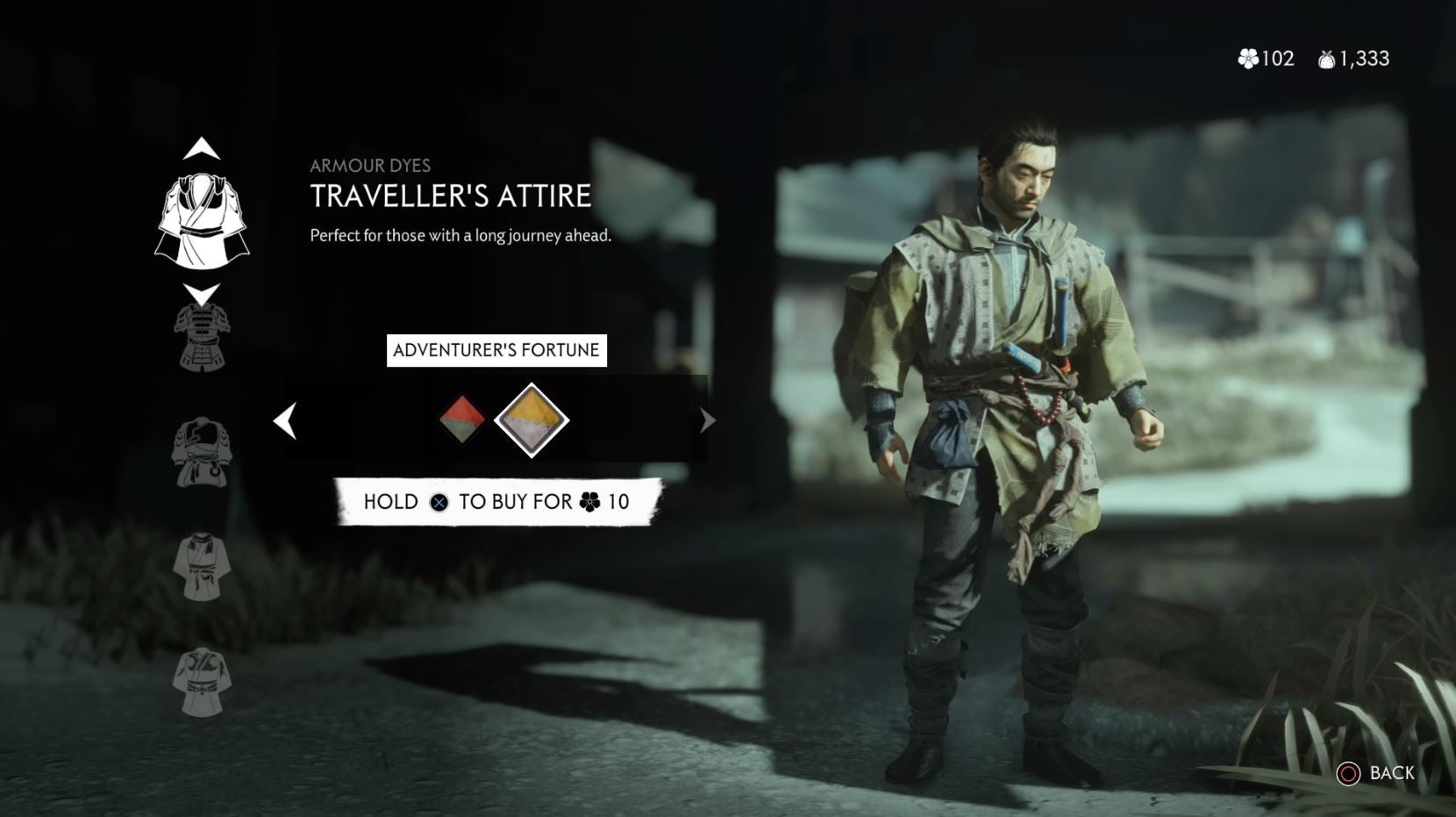Click Hold to Buy for 10 flowers
The image size is (1456, 817).
click(496, 502)
